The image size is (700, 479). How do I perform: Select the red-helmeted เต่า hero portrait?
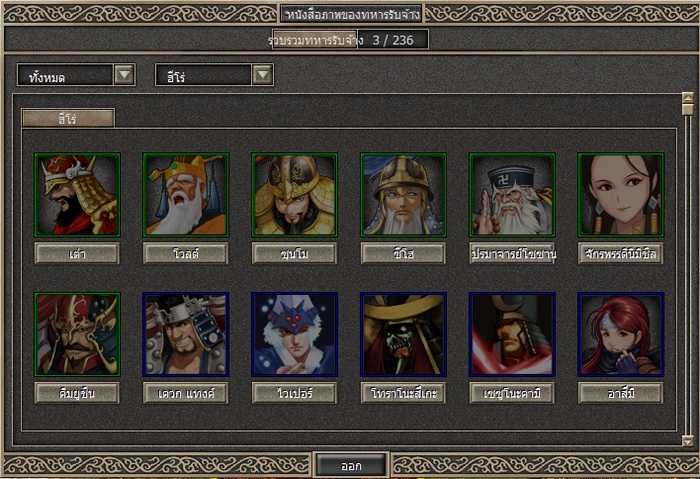[77, 195]
